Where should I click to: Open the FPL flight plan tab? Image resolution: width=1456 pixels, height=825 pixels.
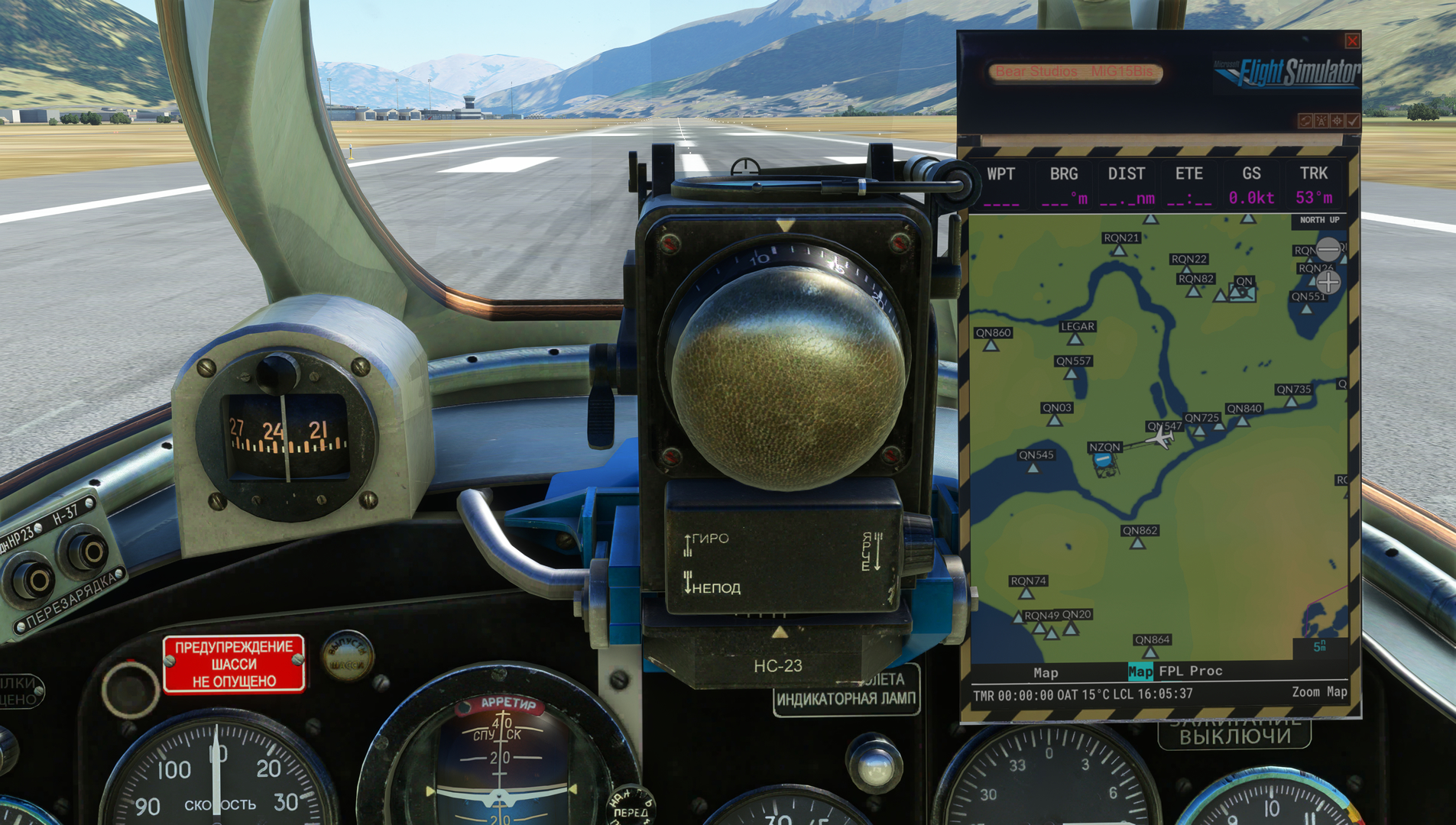[x=1171, y=671]
